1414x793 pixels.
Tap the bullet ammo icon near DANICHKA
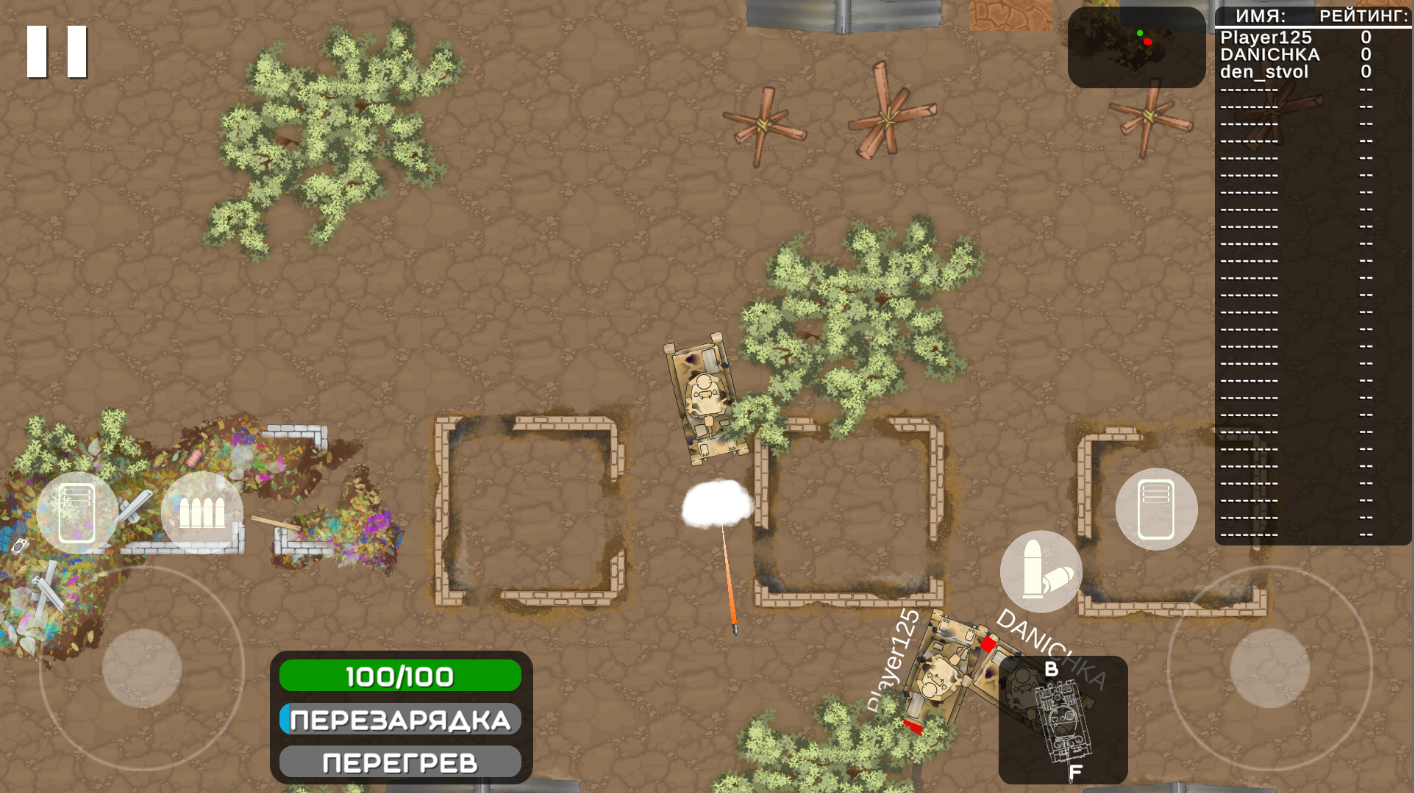click(1041, 570)
